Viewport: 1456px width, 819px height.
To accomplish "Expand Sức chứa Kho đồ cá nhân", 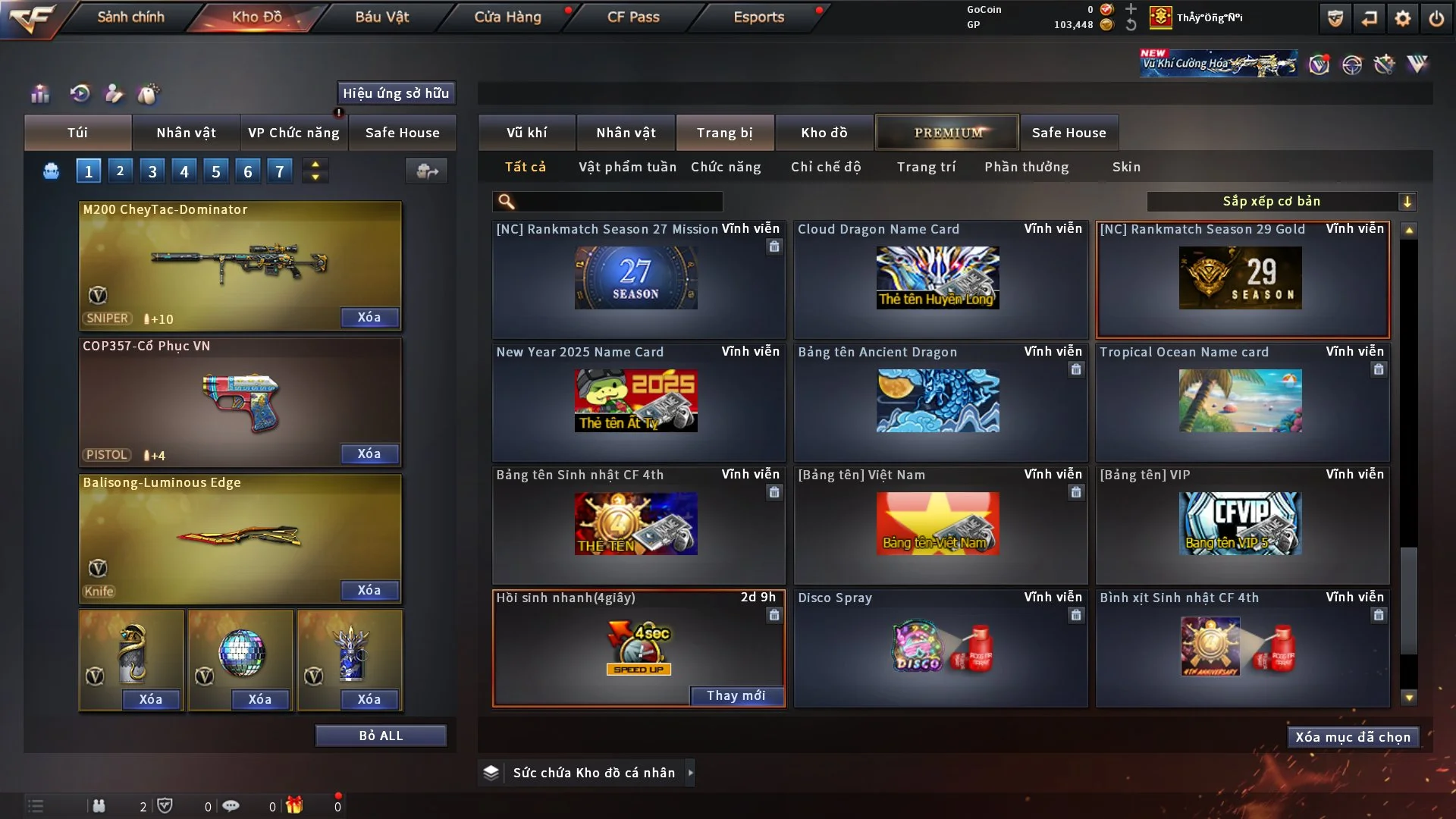I will (690, 773).
